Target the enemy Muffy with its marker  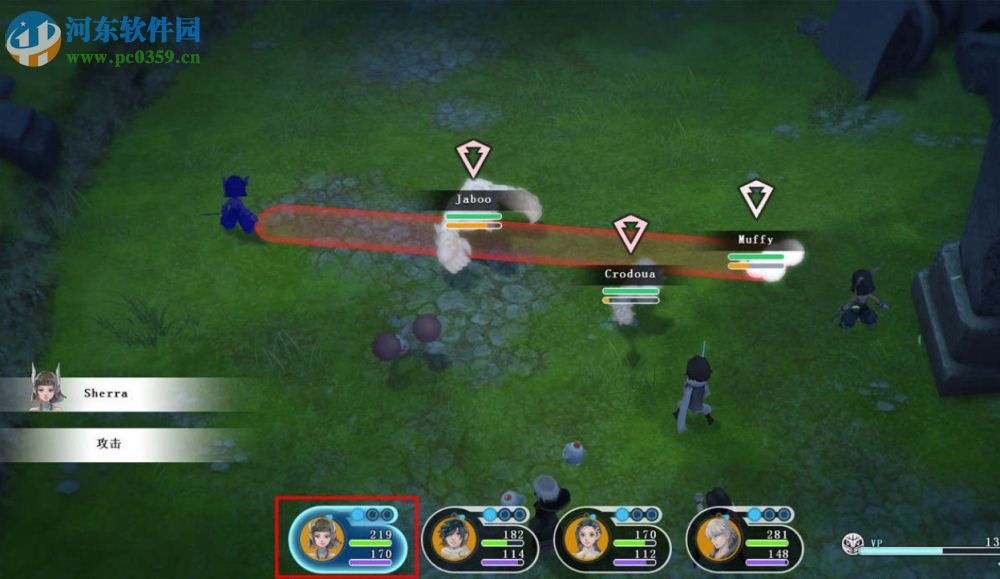click(756, 199)
